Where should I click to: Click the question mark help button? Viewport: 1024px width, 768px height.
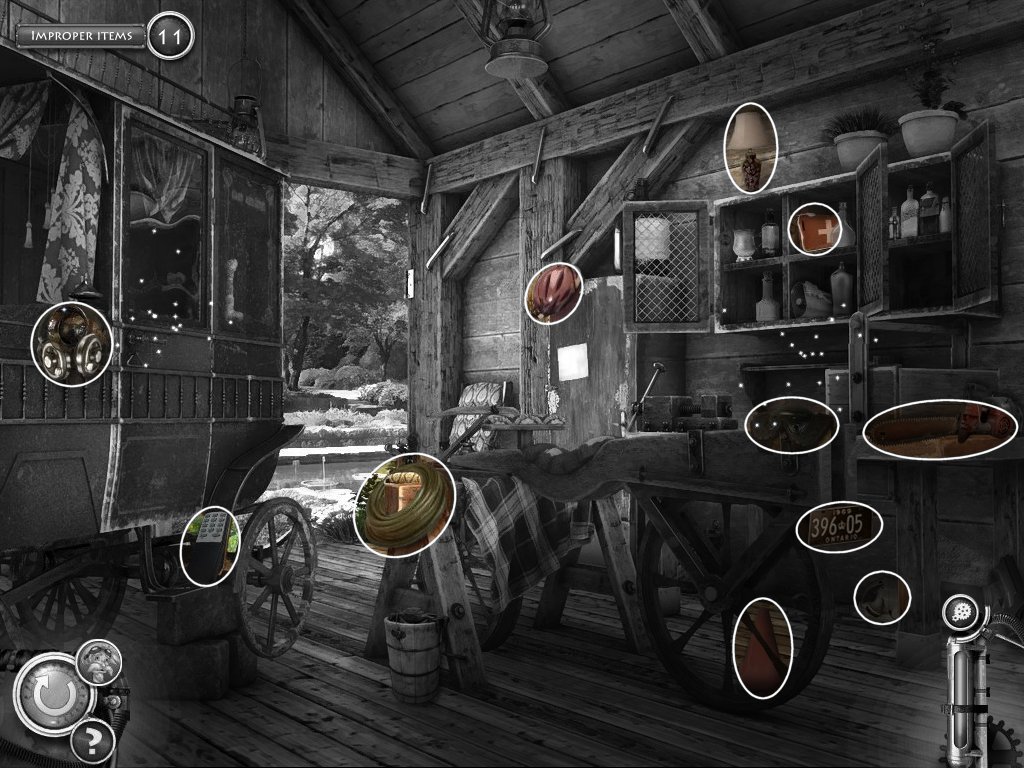(92, 742)
